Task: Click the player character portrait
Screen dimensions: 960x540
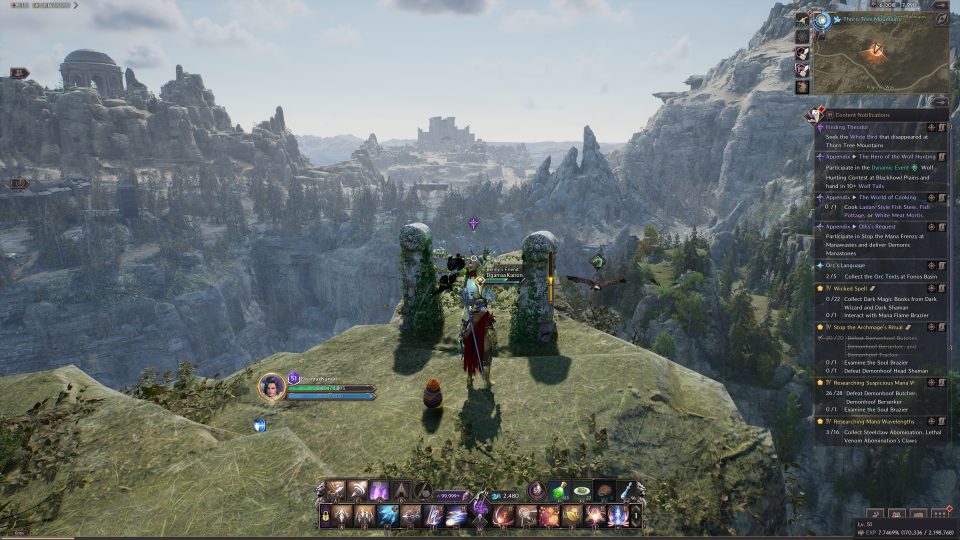Action: coord(271,386)
